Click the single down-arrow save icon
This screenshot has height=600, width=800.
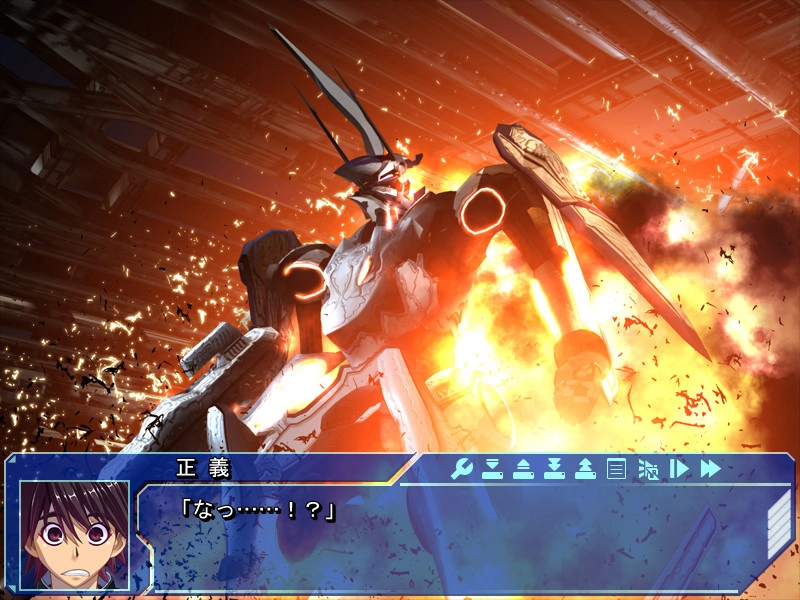(x=492, y=468)
